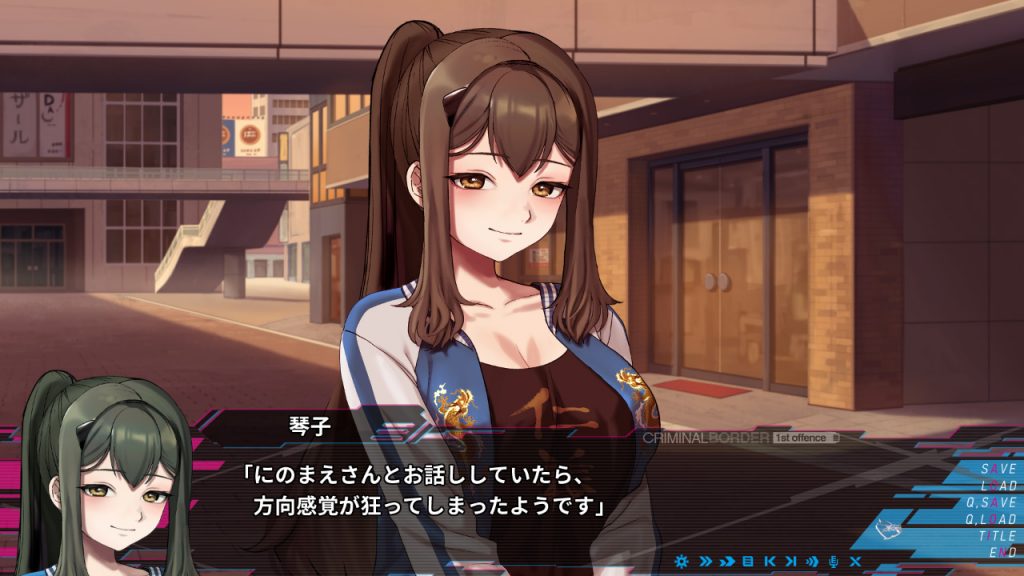Quick load with Q.LOAD
Viewport: 1024px width, 576px height.
(991, 519)
